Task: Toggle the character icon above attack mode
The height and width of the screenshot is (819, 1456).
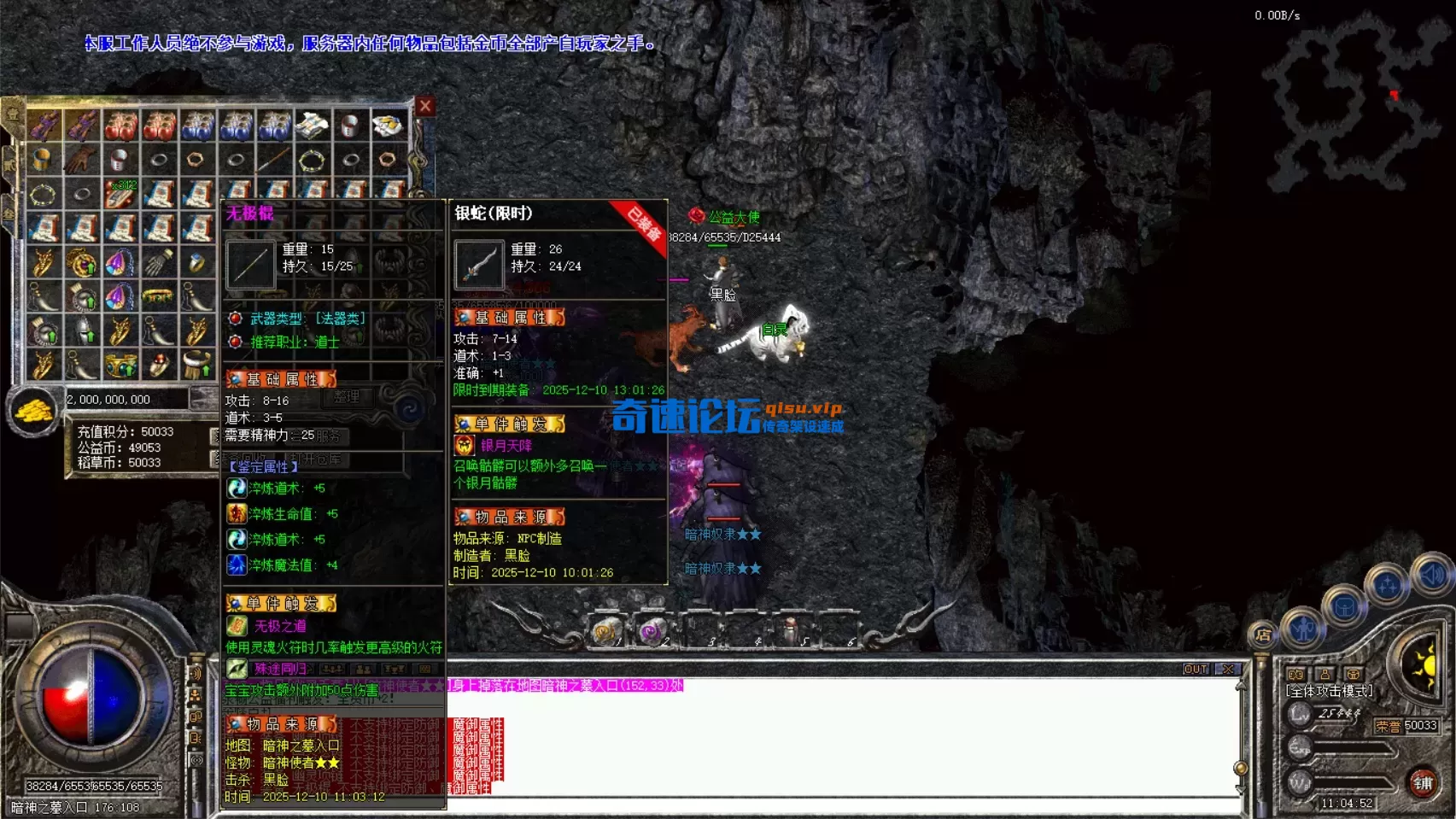Action: 1324,674
